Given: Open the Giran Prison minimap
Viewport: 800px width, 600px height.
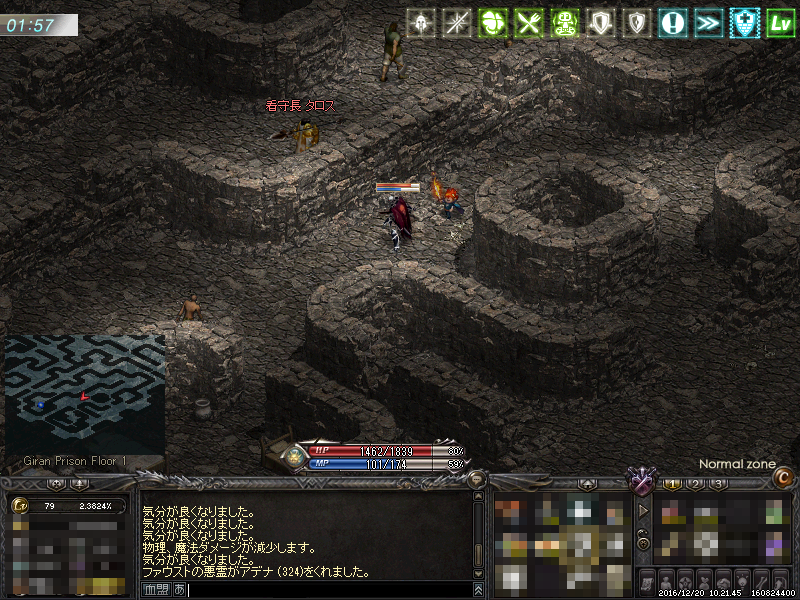Looking at the screenshot, I should [x=84, y=394].
